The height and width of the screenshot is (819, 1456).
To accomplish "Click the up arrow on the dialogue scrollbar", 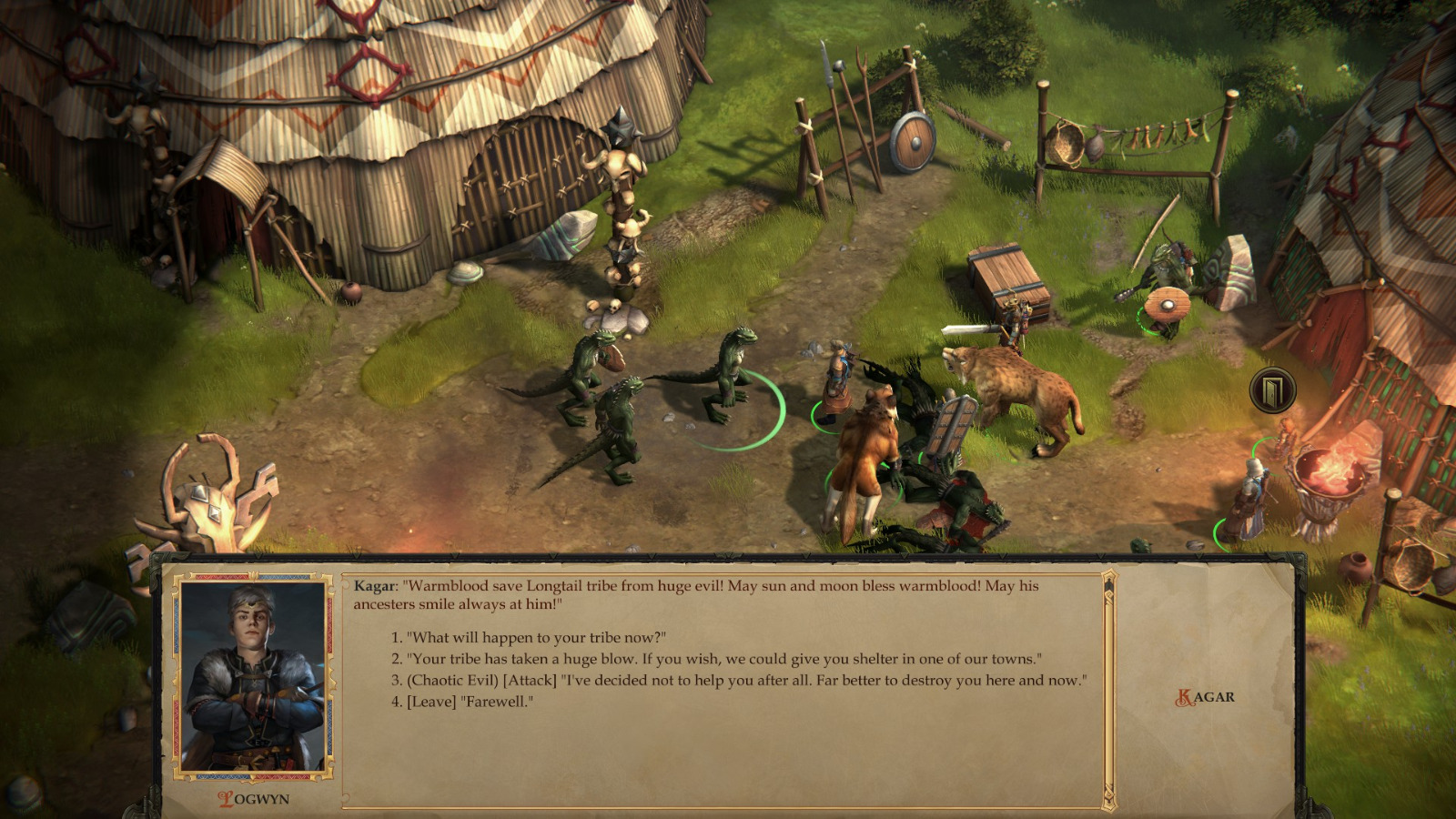I will pos(1107,580).
